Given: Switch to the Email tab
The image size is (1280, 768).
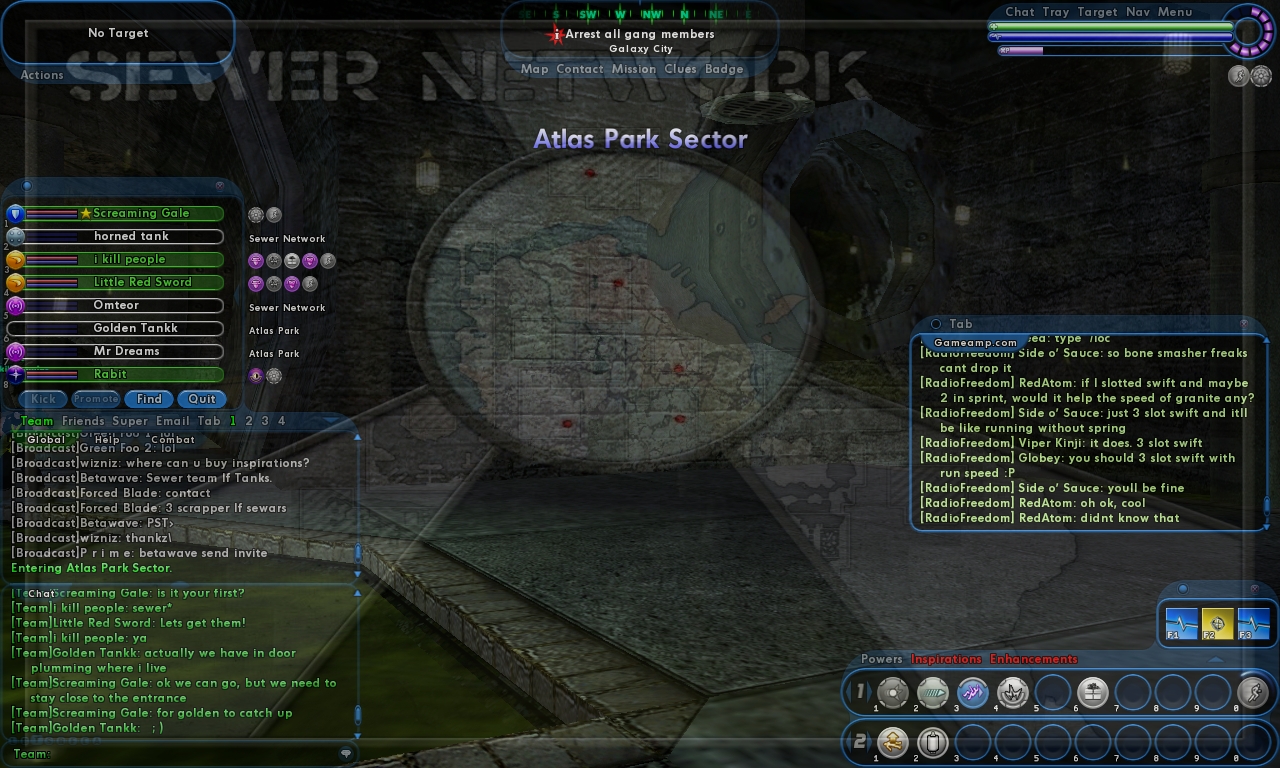Looking at the screenshot, I should pyautogui.click(x=172, y=421).
